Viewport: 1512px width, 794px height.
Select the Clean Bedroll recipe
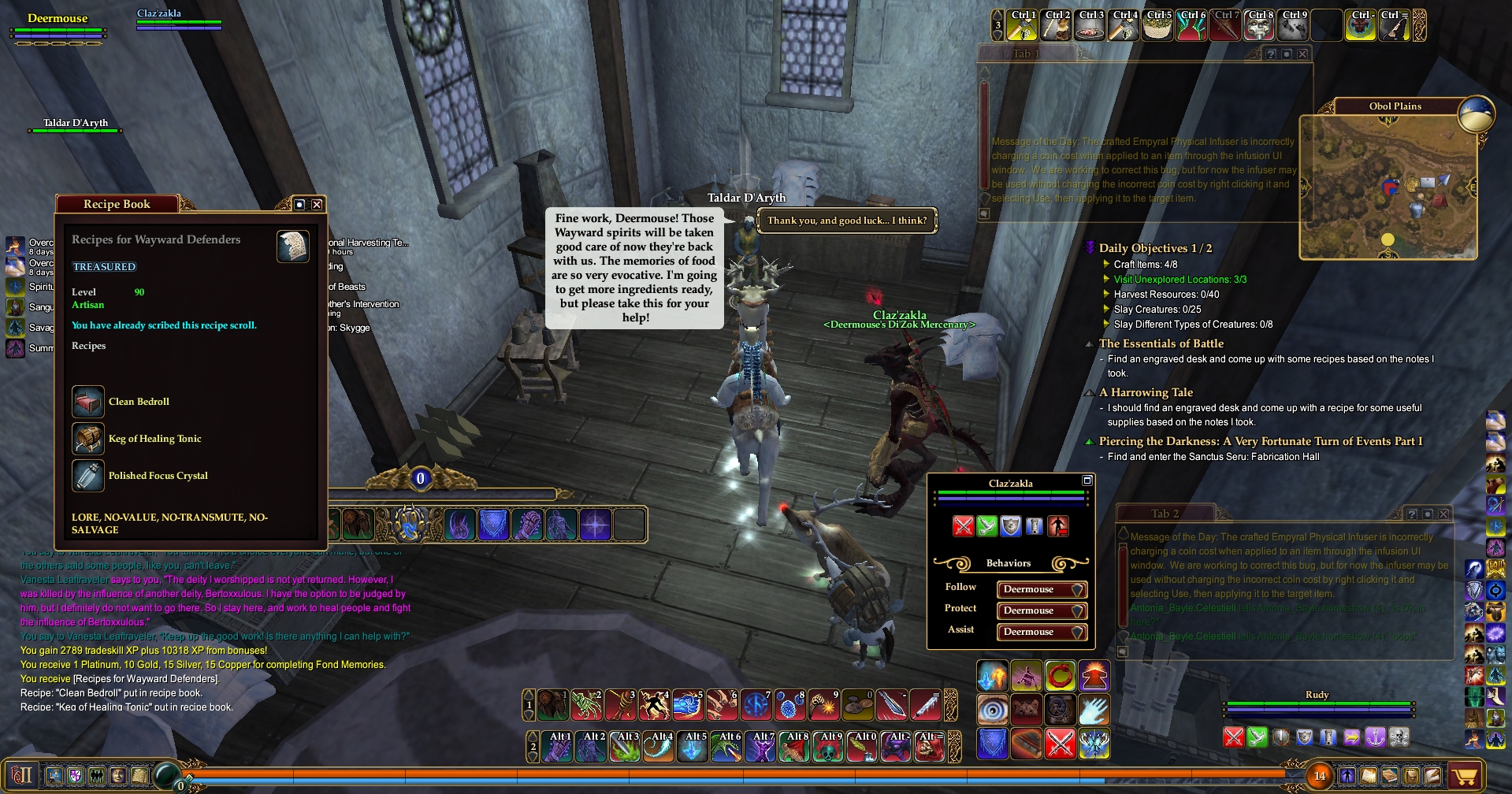(139, 402)
